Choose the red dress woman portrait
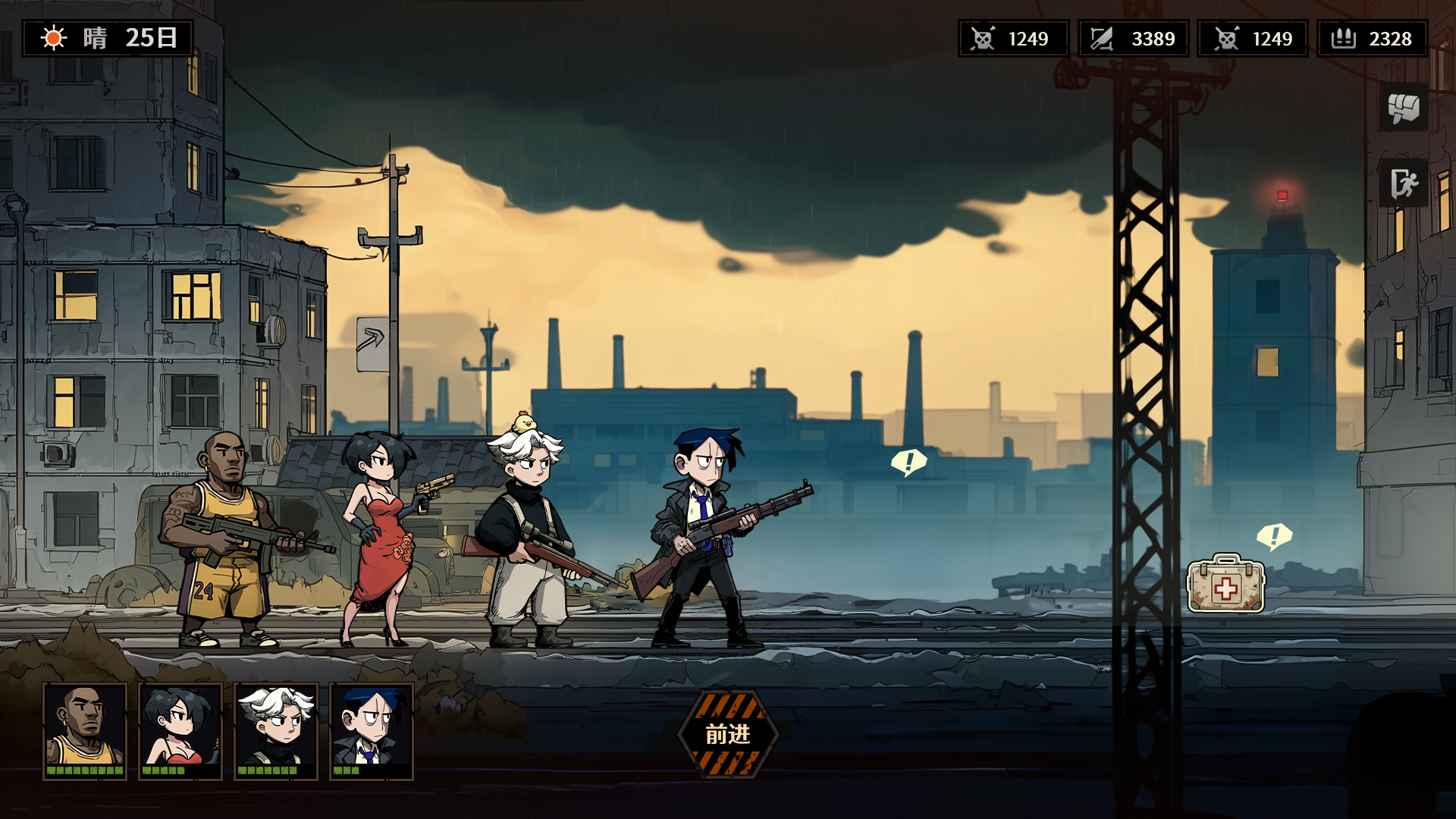1456x819 pixels. 180,730
